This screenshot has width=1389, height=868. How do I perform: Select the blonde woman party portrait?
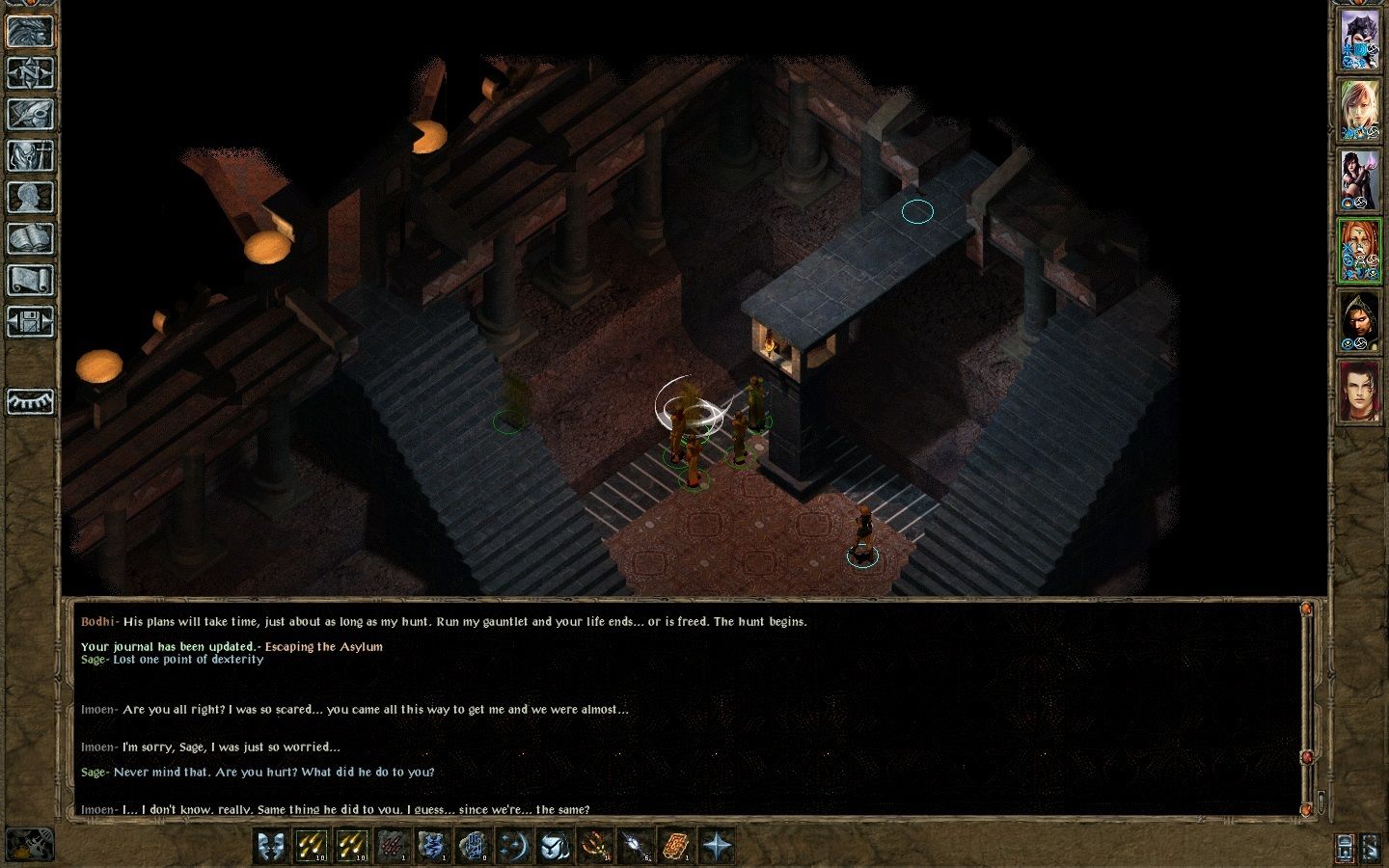1359,110
